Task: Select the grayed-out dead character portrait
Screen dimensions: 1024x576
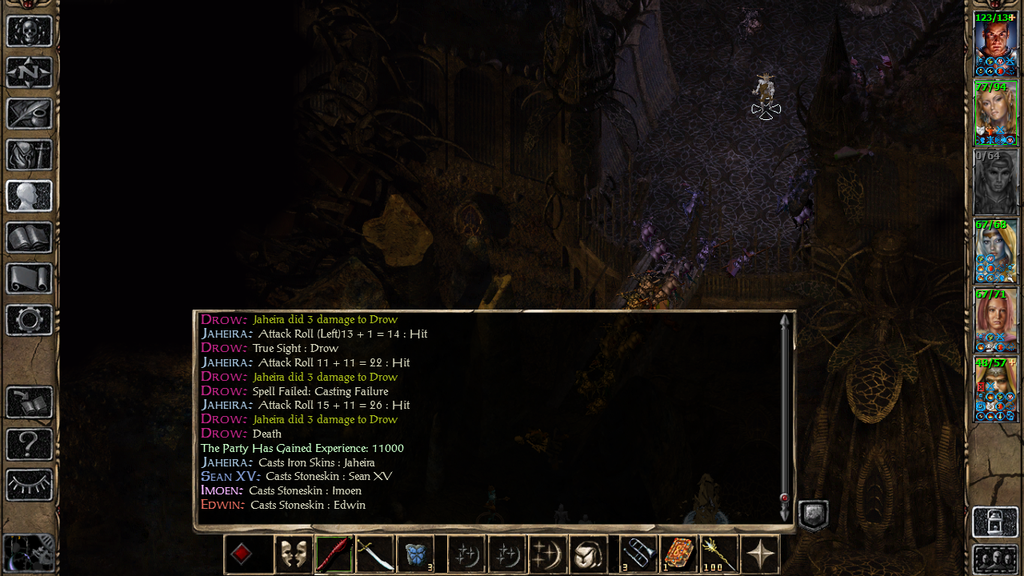Action: click(995, 181)
